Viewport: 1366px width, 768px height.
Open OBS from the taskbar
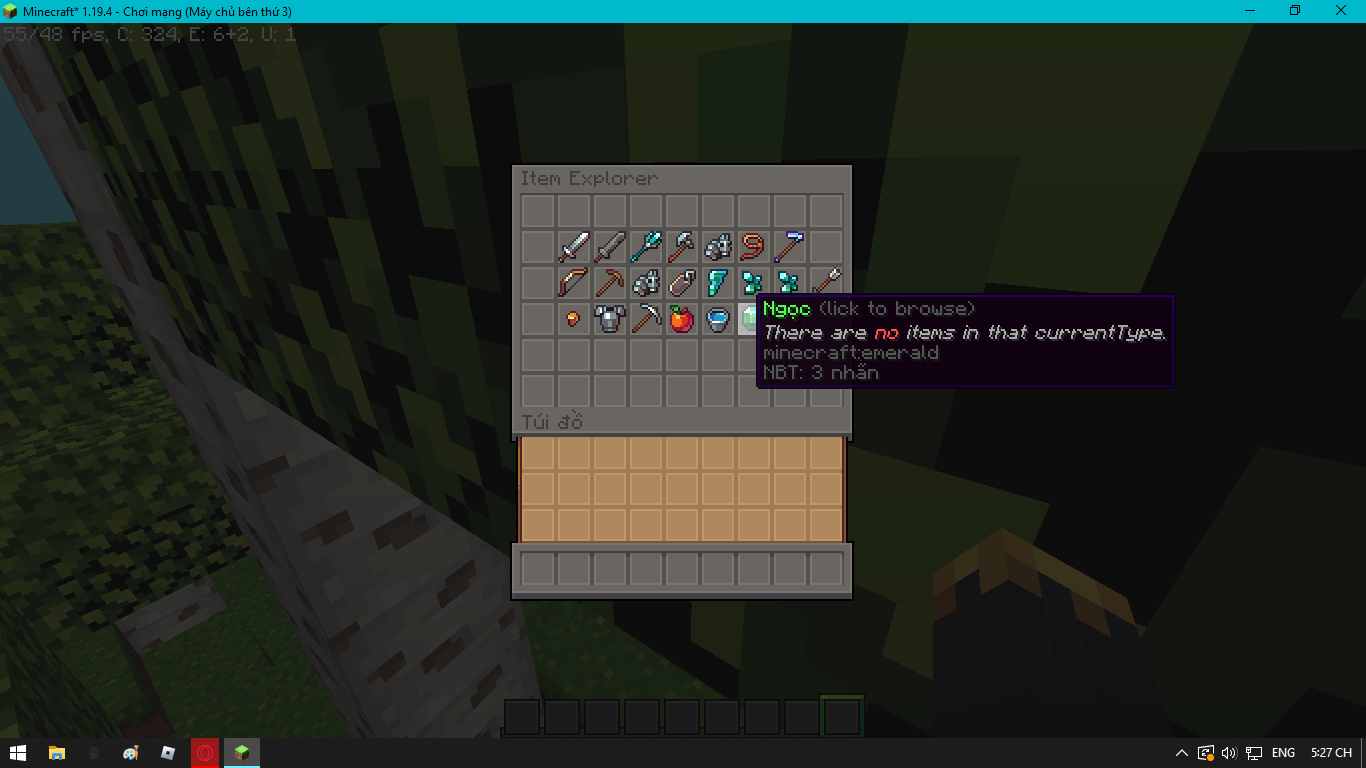click(x=204, y=753)
